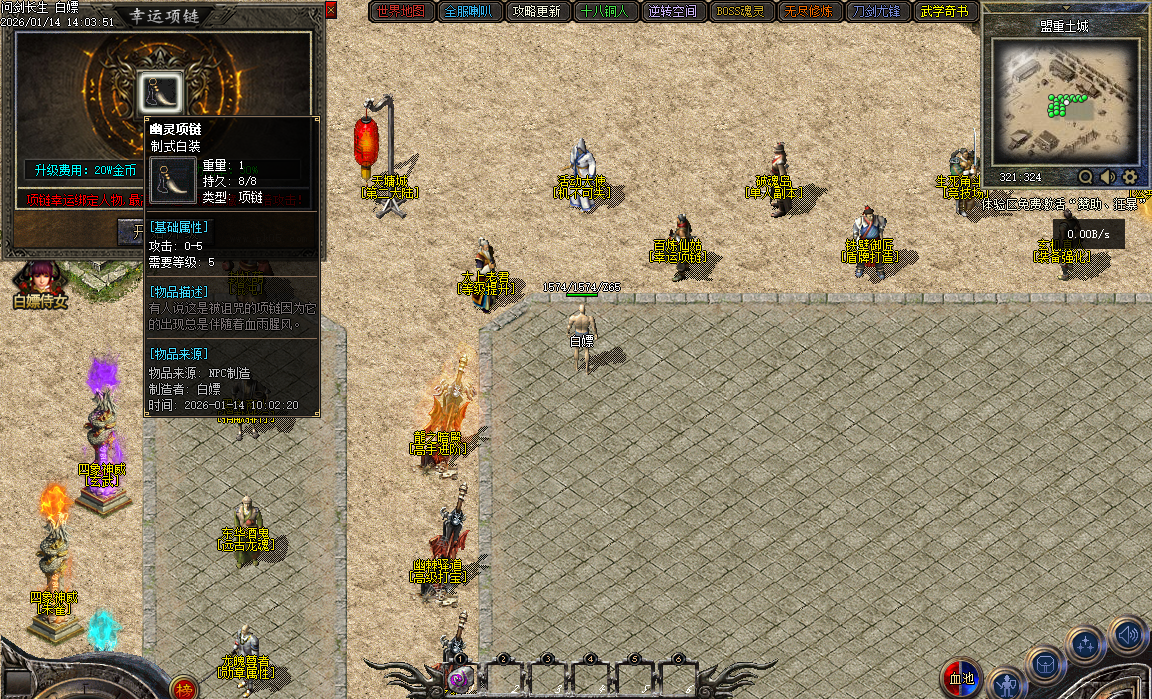
Task: Open the character panel round warrior icon
Action: [x=1006, y=684]
